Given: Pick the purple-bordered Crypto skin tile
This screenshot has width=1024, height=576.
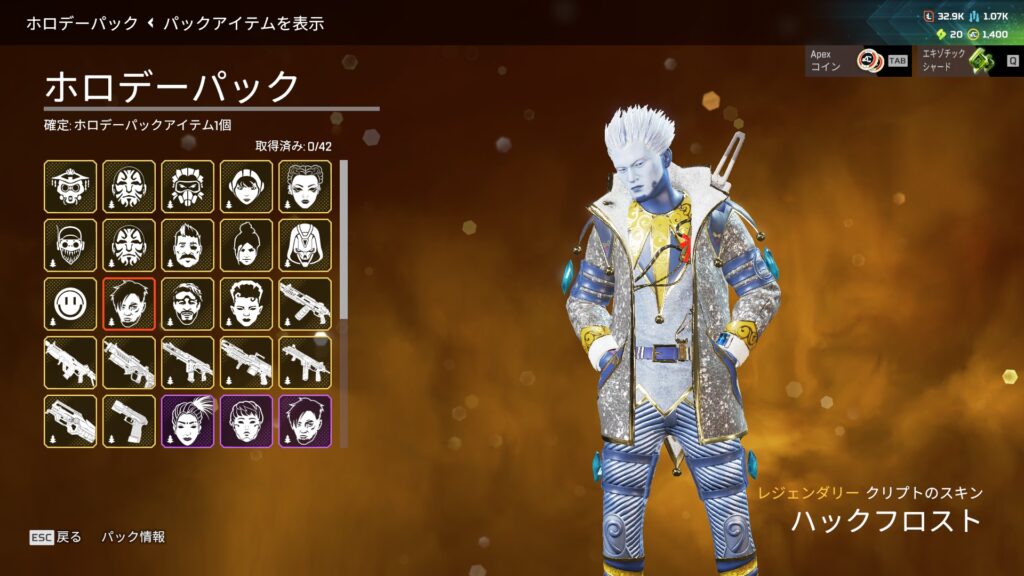Looking at the screenshot, I should pos(305,421).
